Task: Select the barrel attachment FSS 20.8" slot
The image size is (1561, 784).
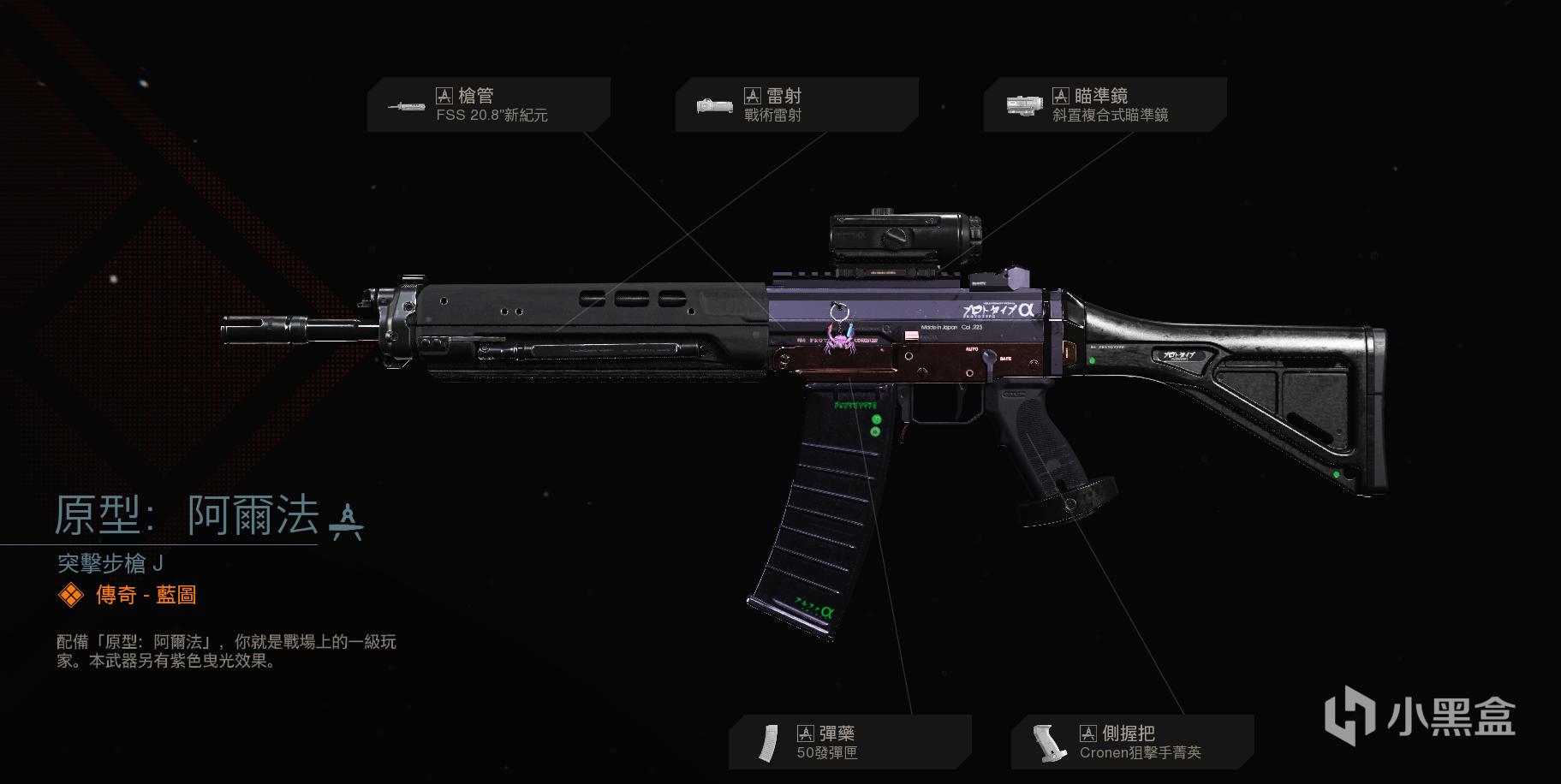Action: click(488, 105)
